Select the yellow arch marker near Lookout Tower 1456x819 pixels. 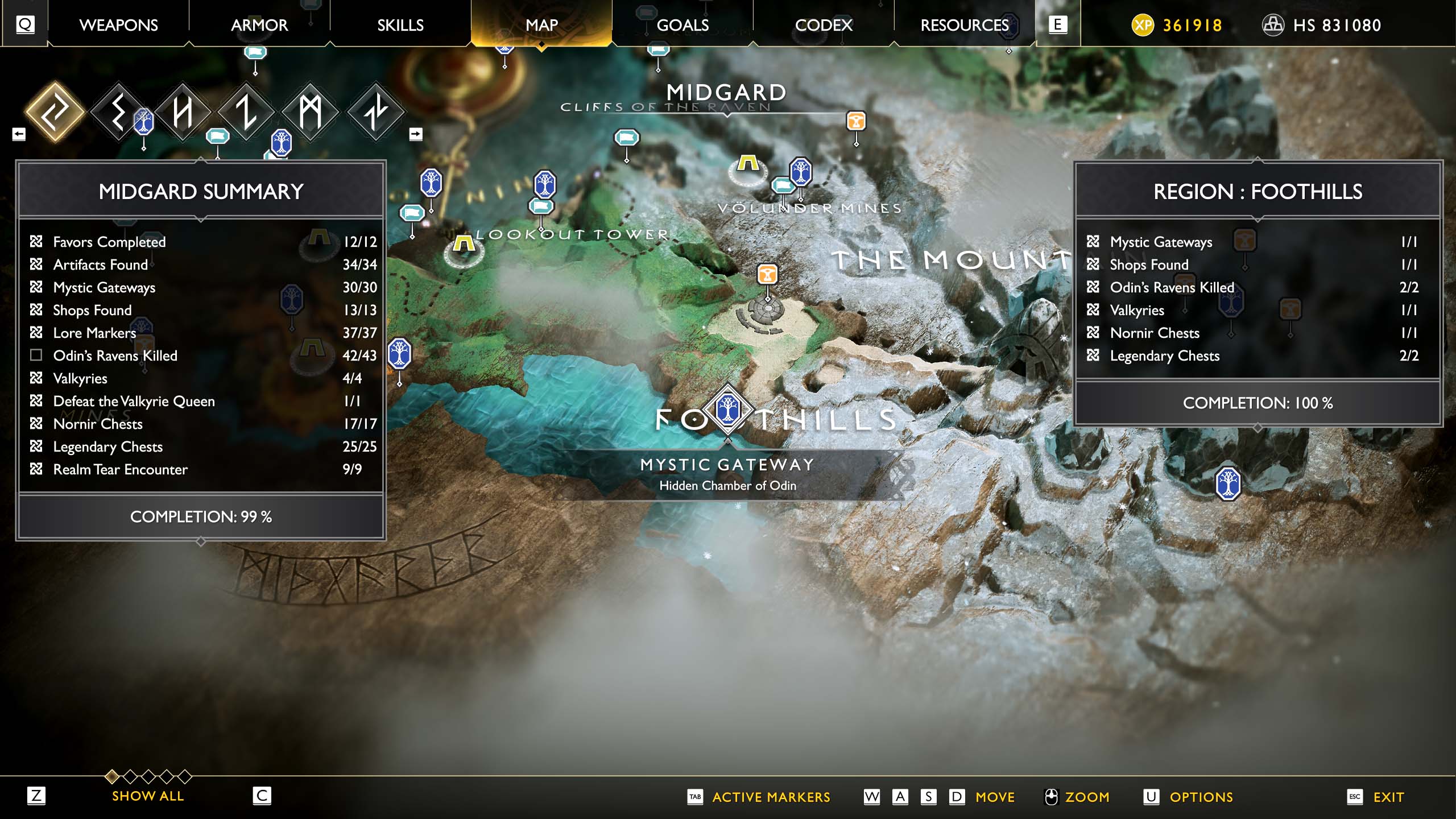pos(464,245)
